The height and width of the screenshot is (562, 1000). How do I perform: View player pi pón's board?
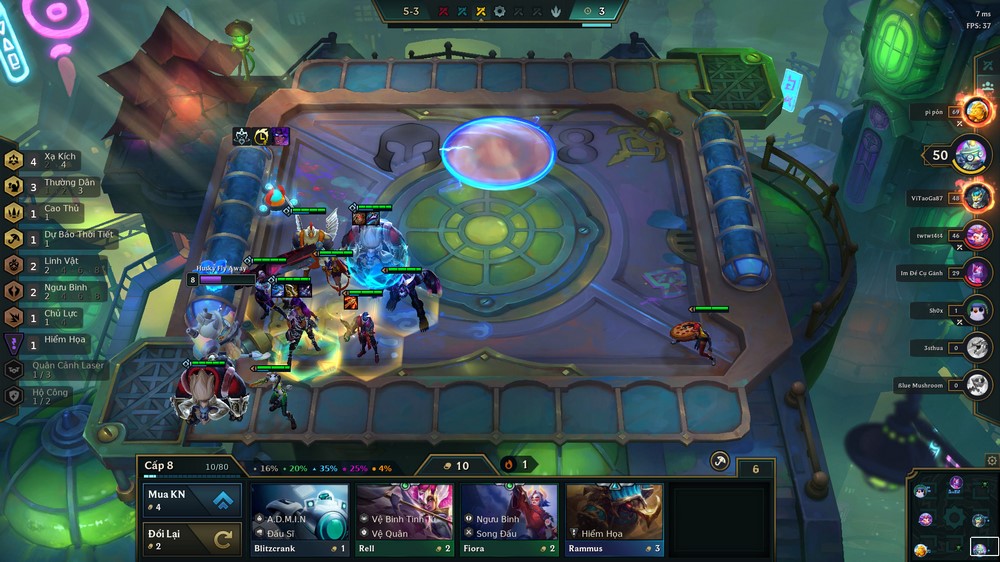tap(976, 112)
